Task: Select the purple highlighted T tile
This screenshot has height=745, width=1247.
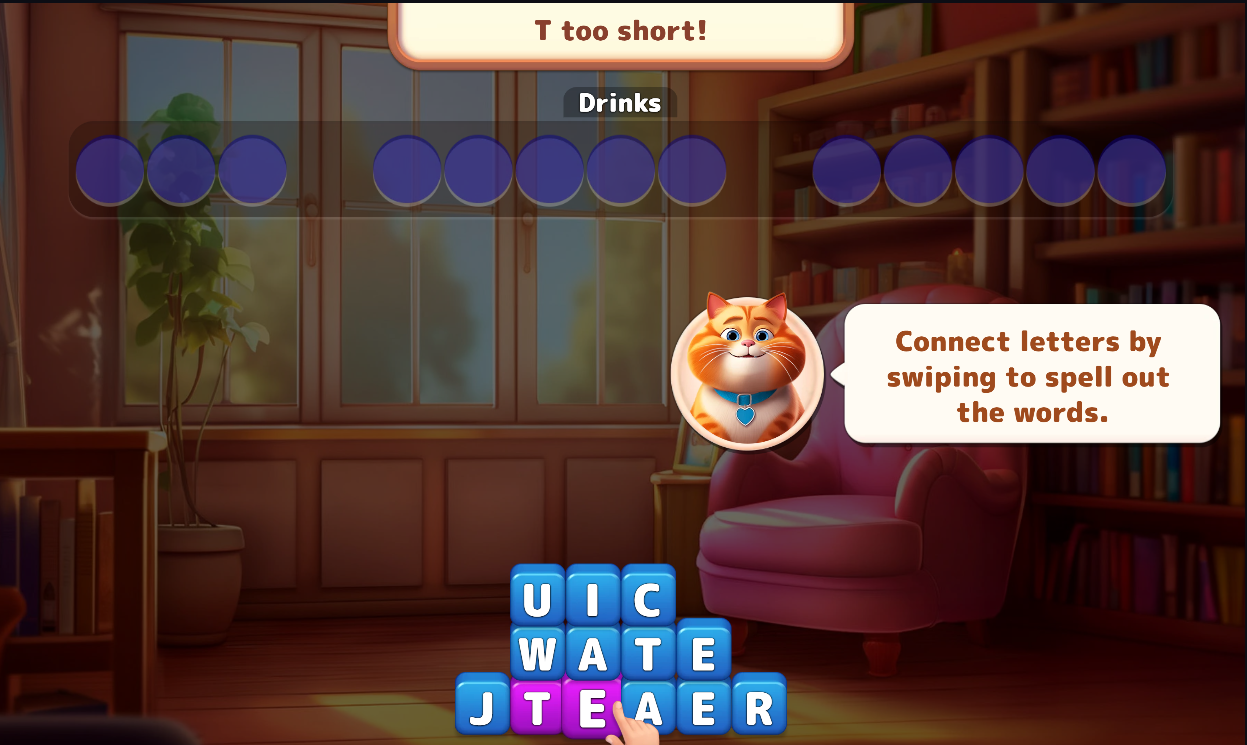Action: 538,708
